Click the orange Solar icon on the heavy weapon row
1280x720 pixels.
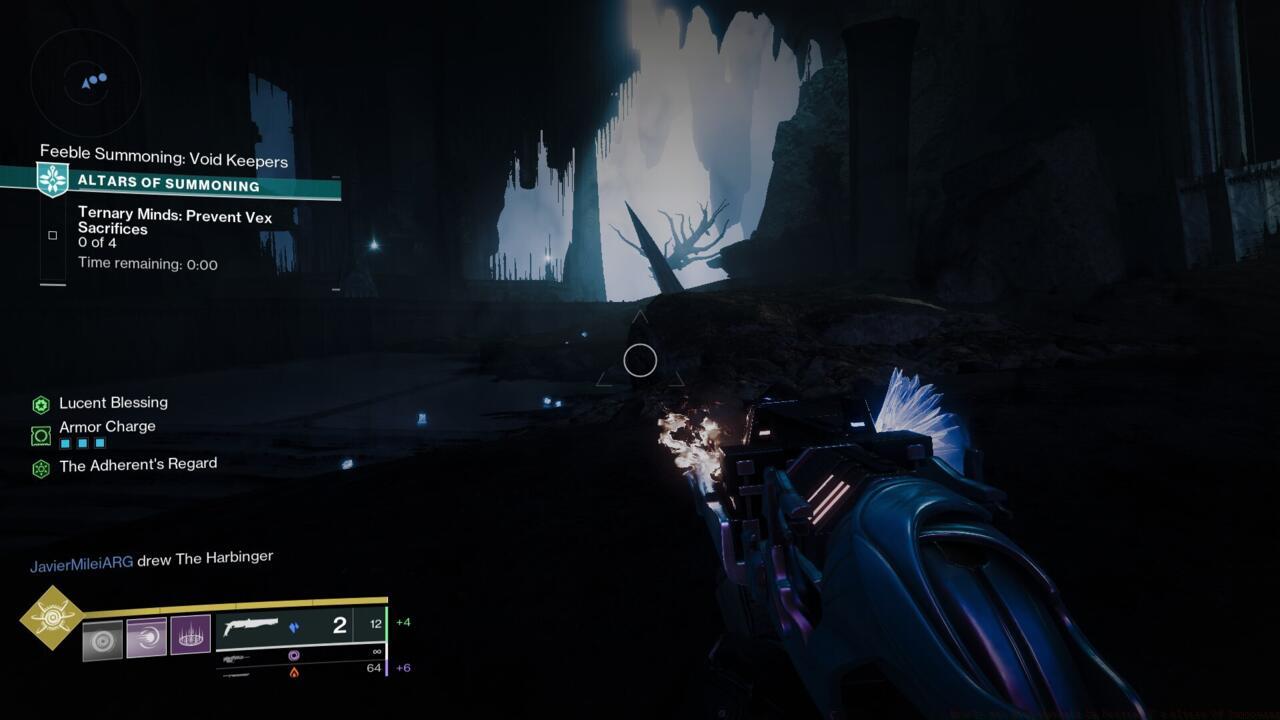point(296,672)
